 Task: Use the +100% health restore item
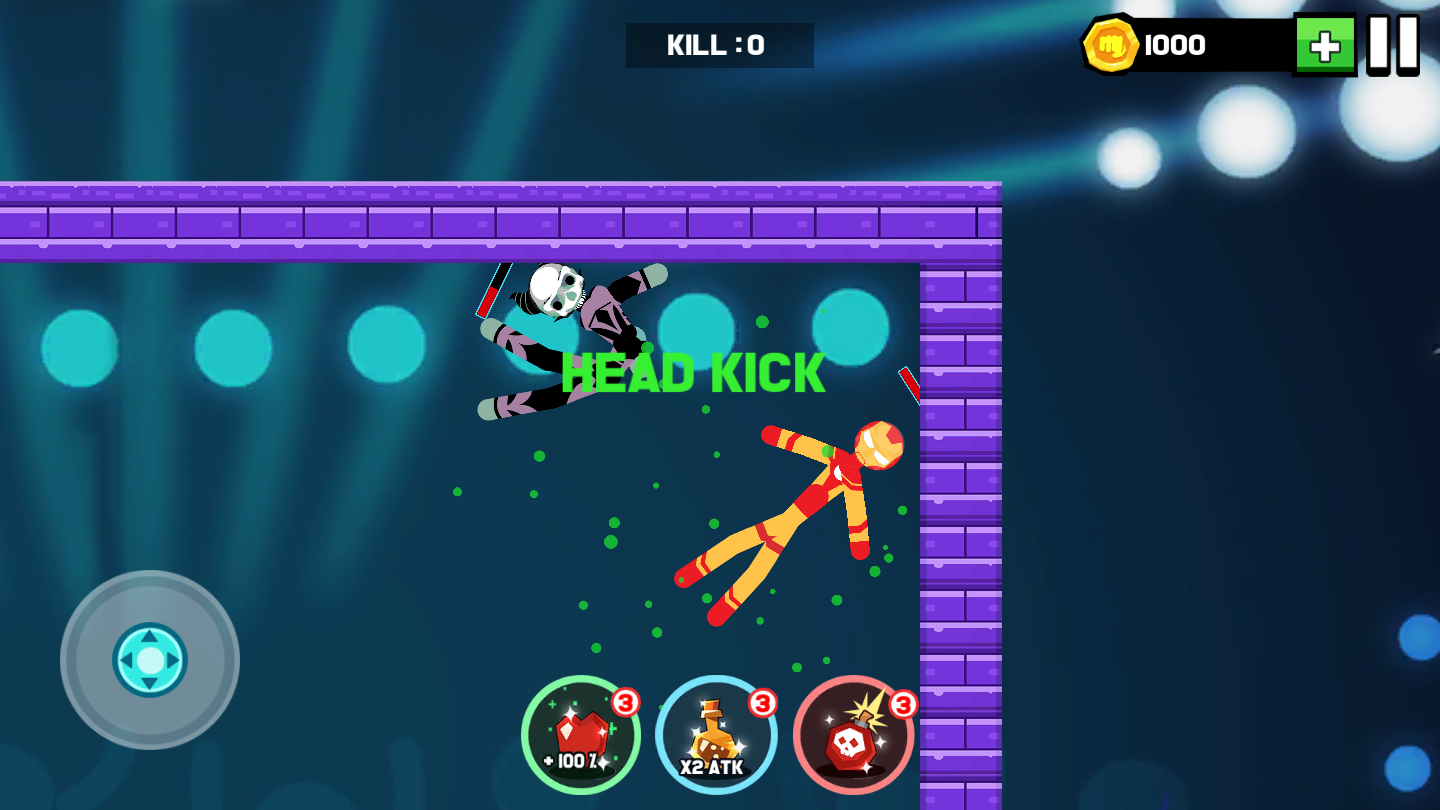[x=581, y=736]
